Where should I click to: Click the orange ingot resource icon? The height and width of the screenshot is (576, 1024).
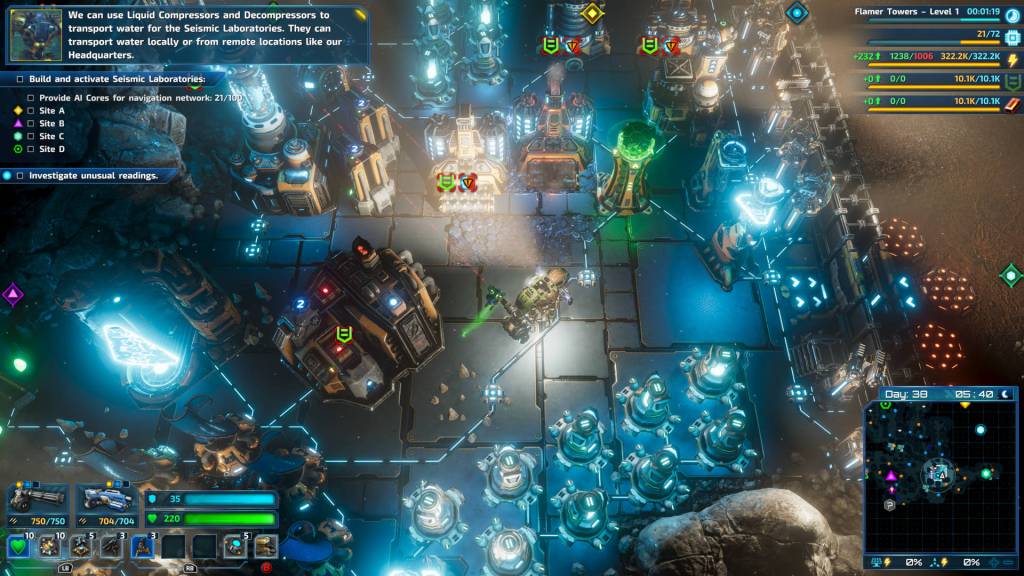(x=1011, y=104)
